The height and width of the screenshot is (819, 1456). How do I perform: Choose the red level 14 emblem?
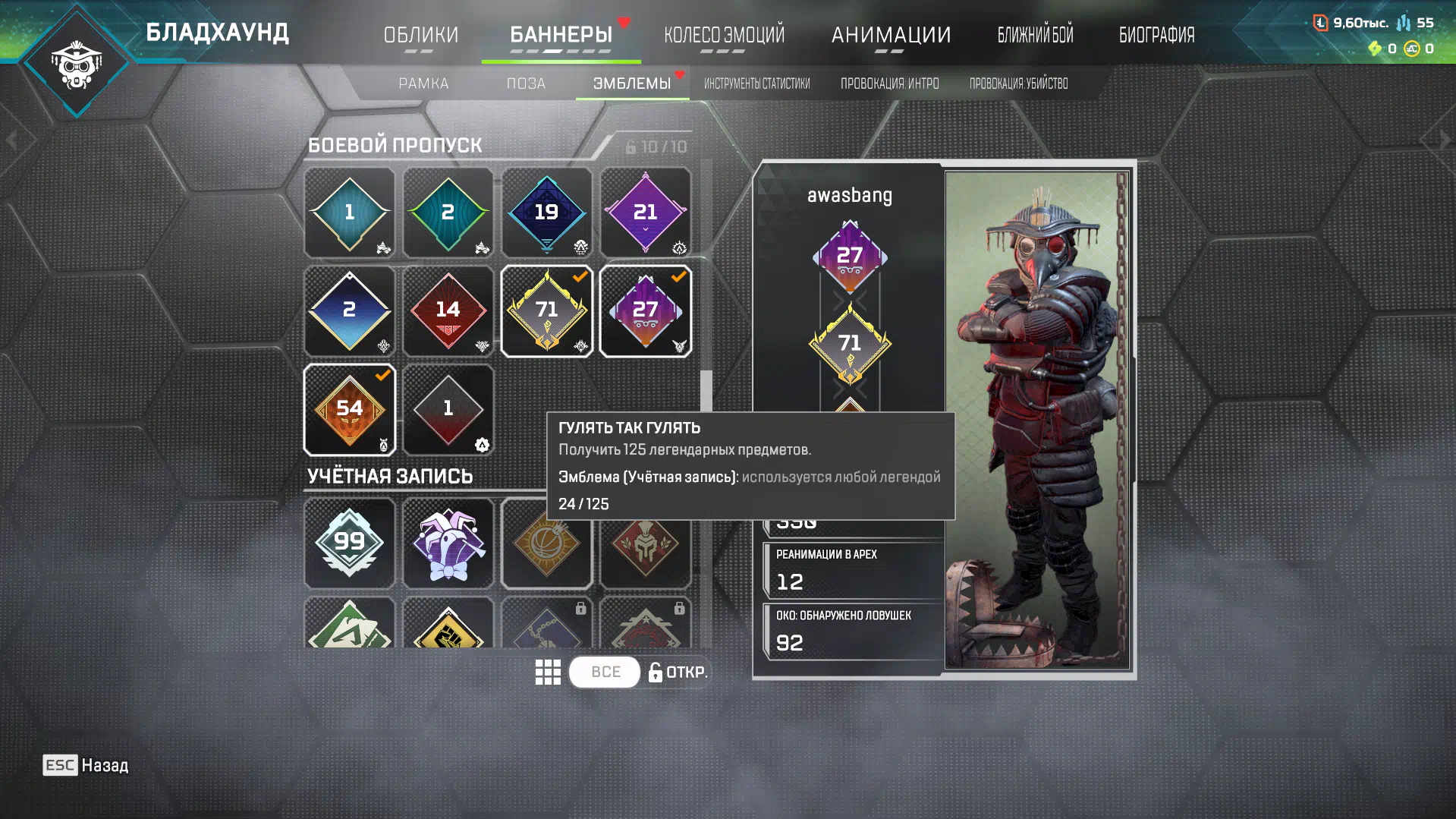[x=448, y=311]
